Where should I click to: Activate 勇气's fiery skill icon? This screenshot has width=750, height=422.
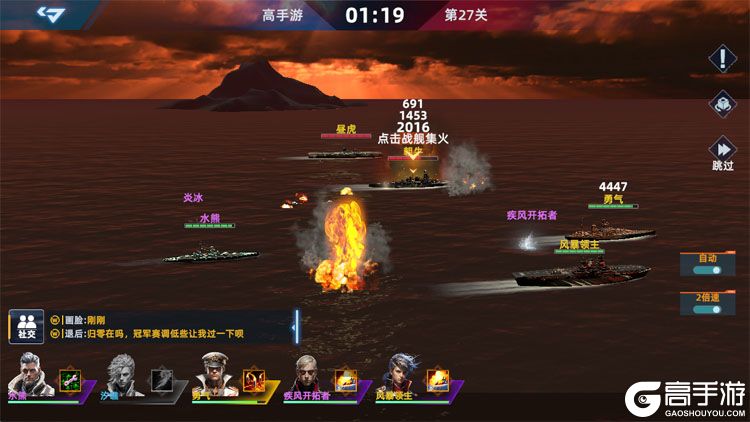253,379
